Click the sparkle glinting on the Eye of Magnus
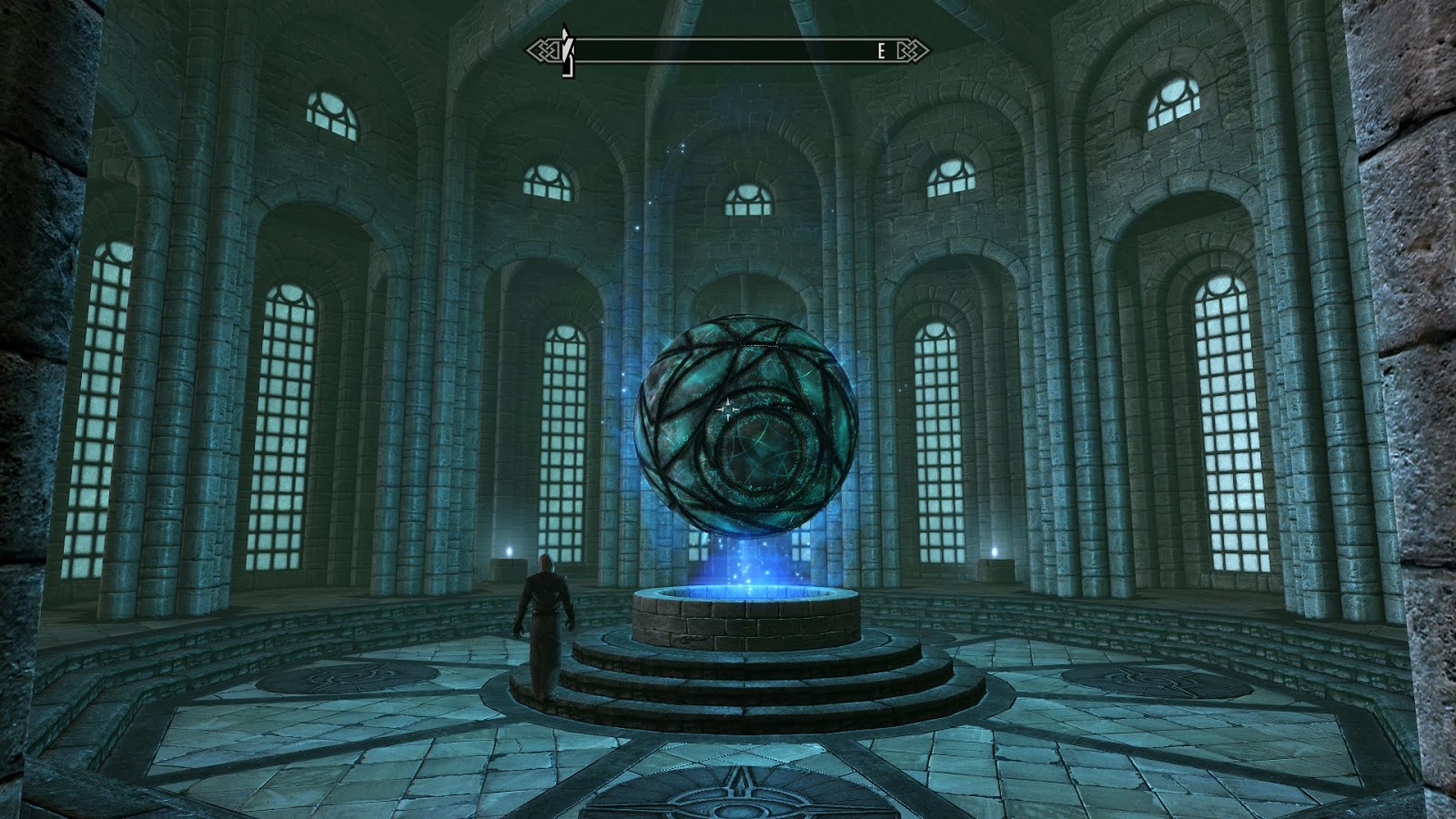The image size is (1456, 819). (x=727, y=411)
